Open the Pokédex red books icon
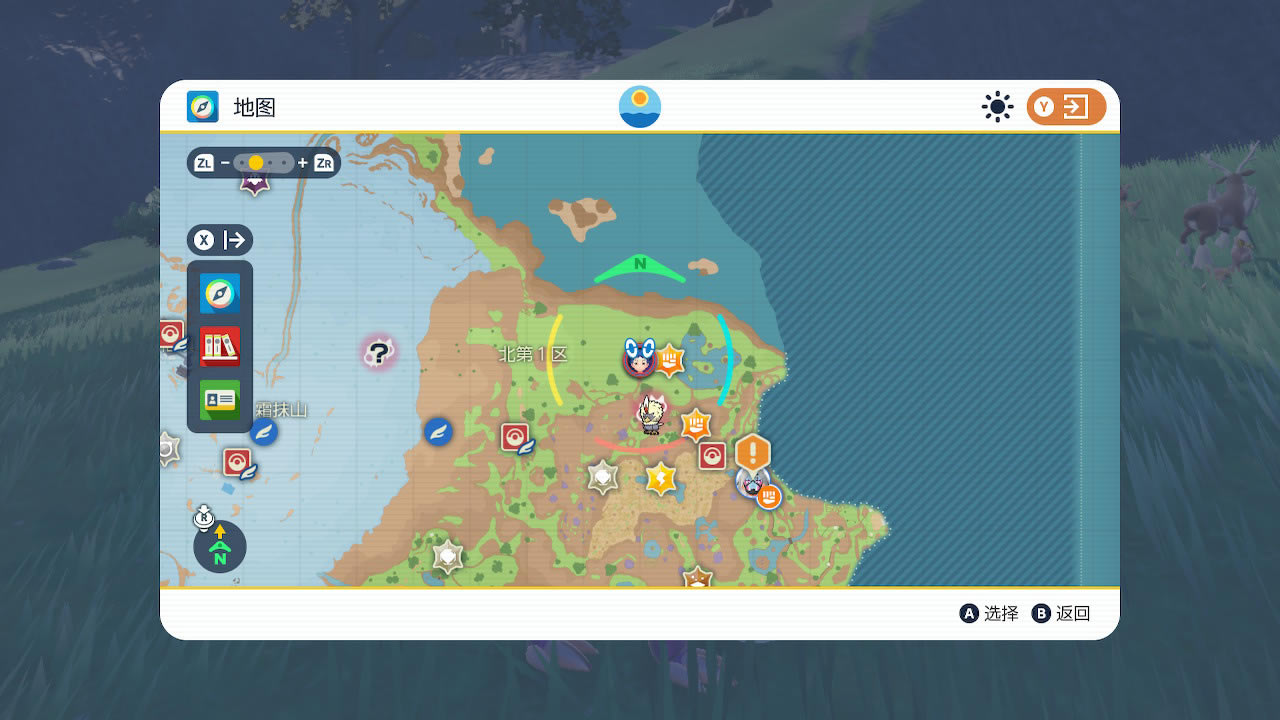This screenshot has width=1280, height=720. pyautogui.click(x=219, y=346)
